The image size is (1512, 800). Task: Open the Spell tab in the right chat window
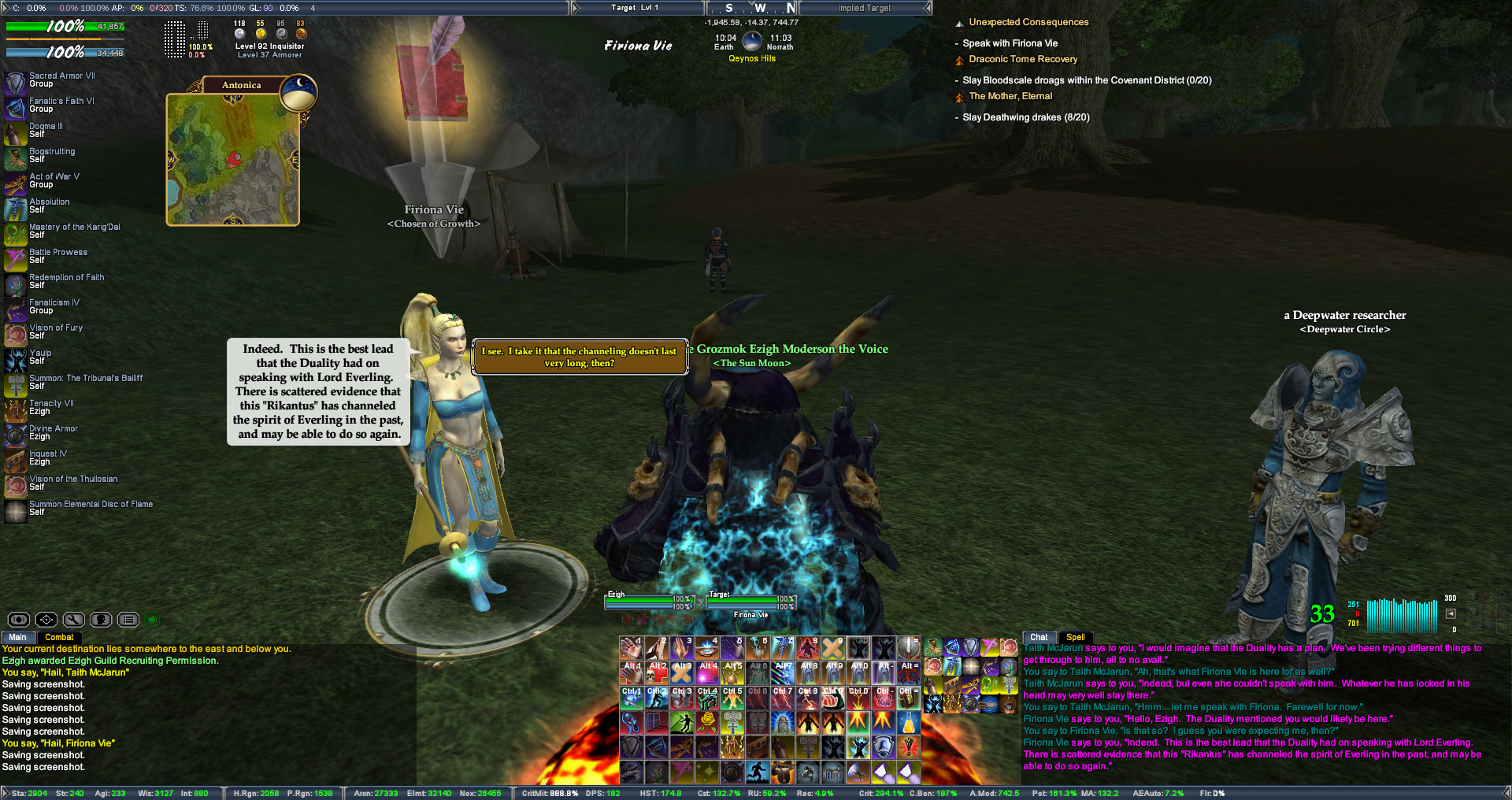tap(1075, 637)
